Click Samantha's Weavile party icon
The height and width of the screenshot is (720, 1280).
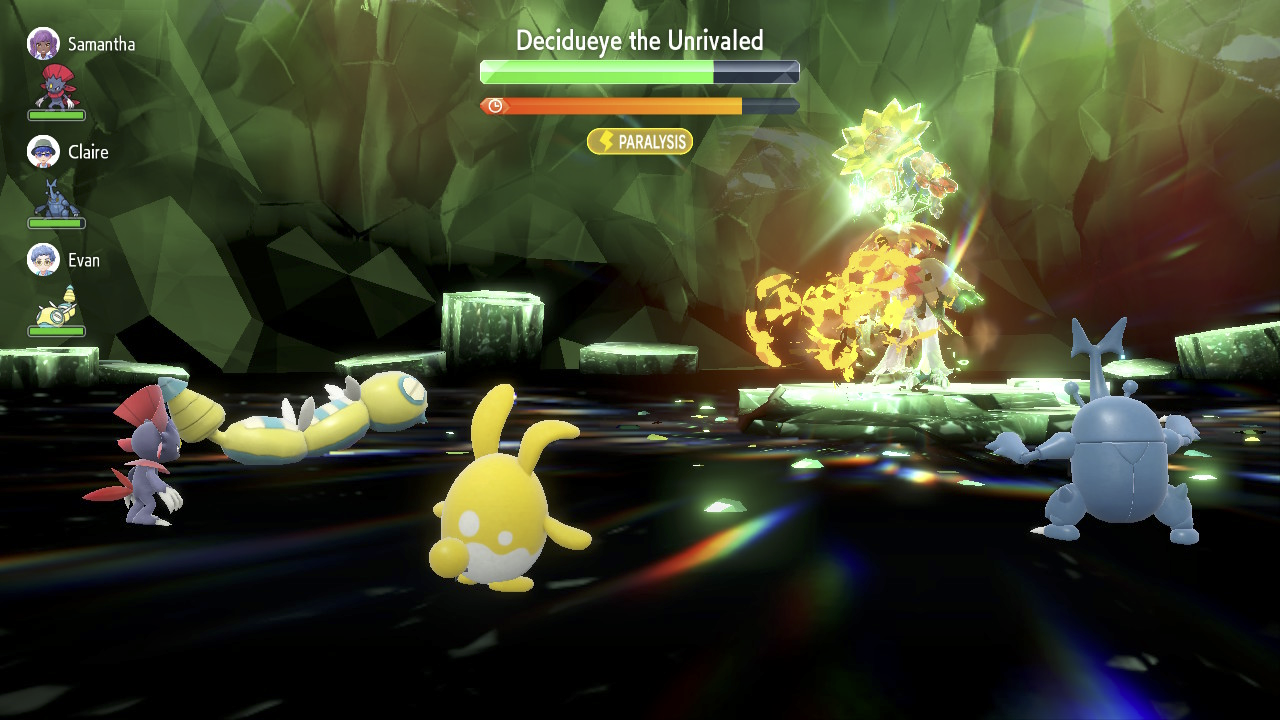tap(56, 87)
